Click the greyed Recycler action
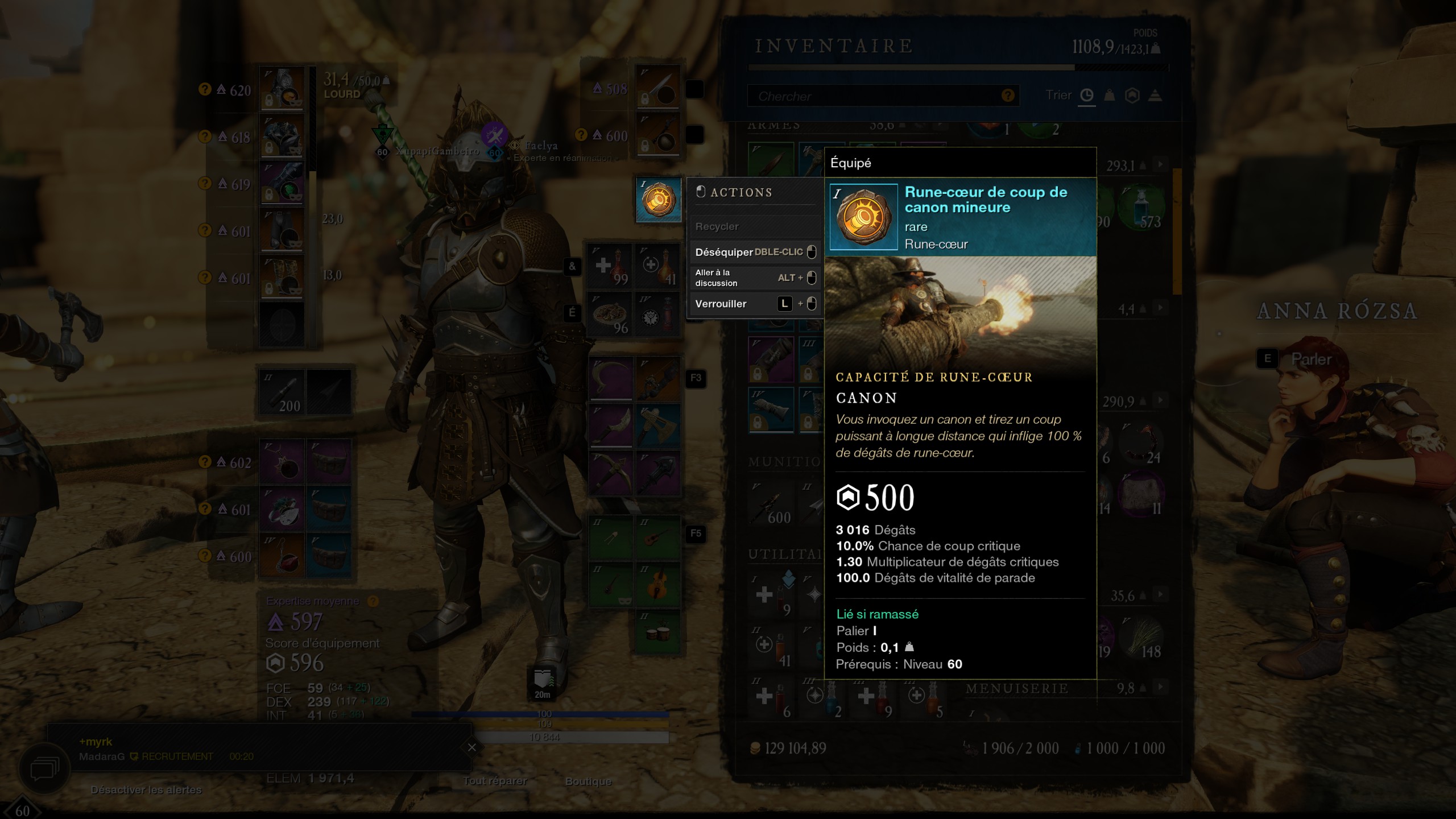This screenshot has height=819, width=1456. point(717,226)
